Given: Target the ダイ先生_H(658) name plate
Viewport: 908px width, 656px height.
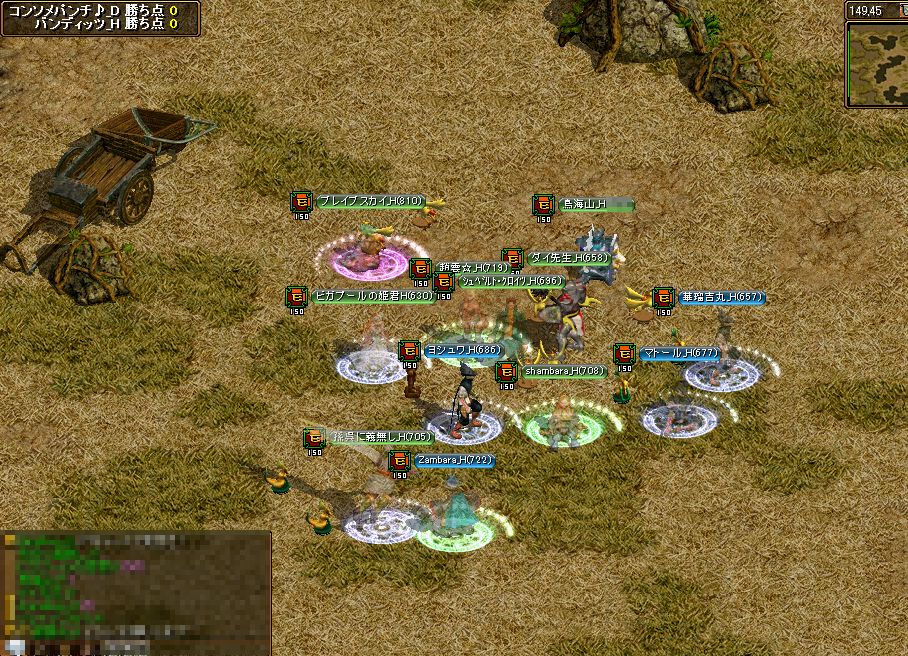Looking at the screenshot, I should [567, 258].
